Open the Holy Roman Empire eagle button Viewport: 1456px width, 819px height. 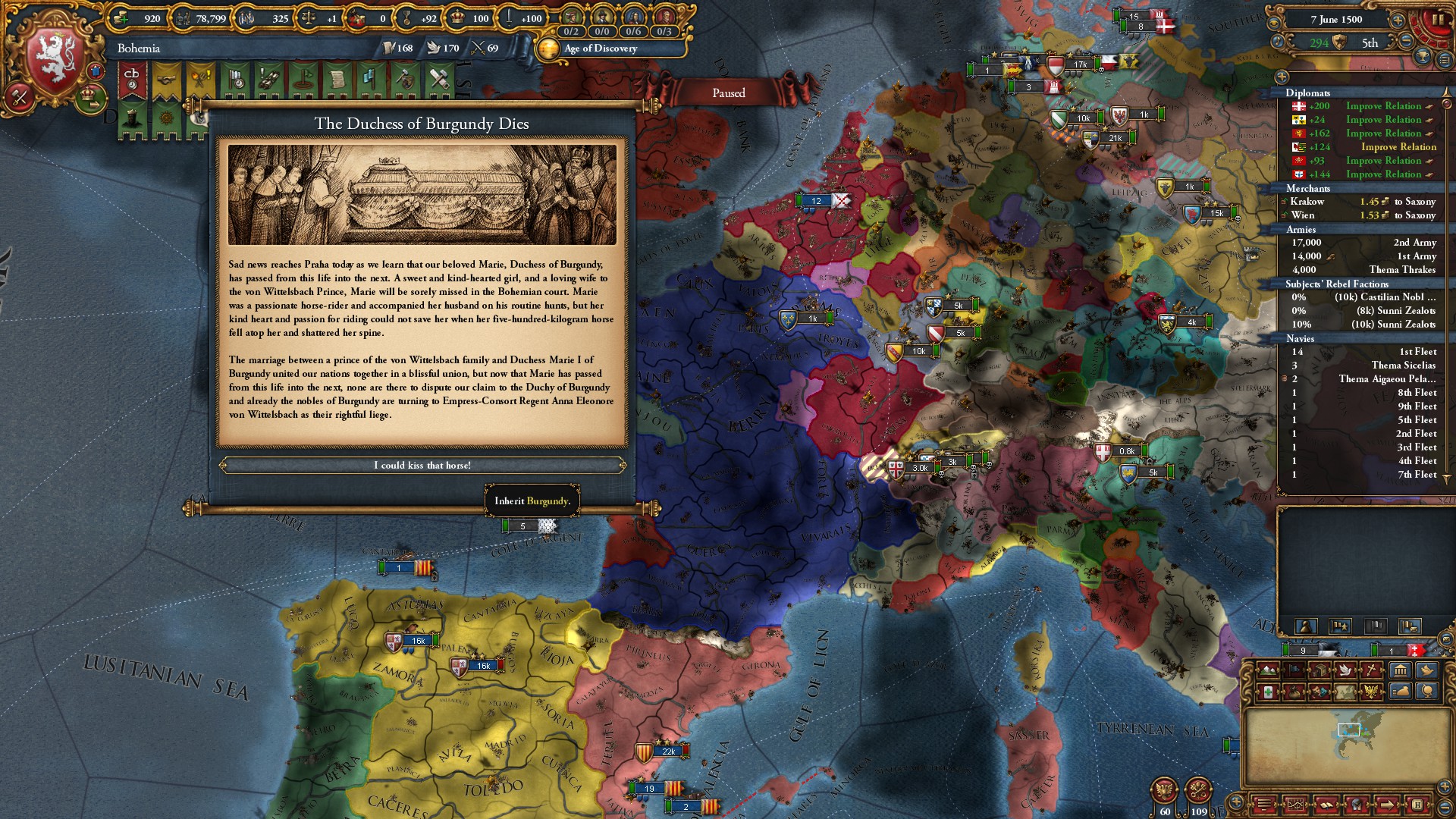tap(1164, 791)
